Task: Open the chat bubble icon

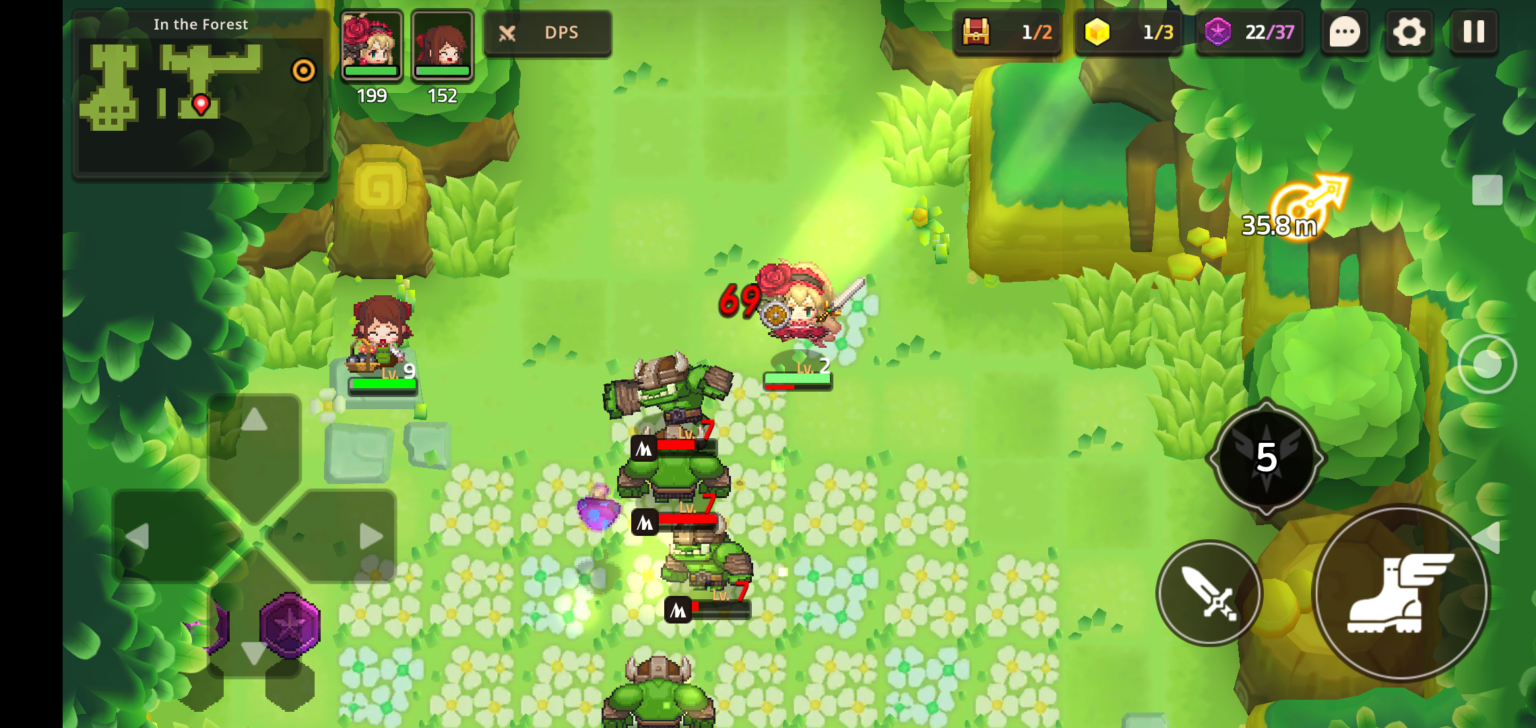Action: click(1345, 33)
